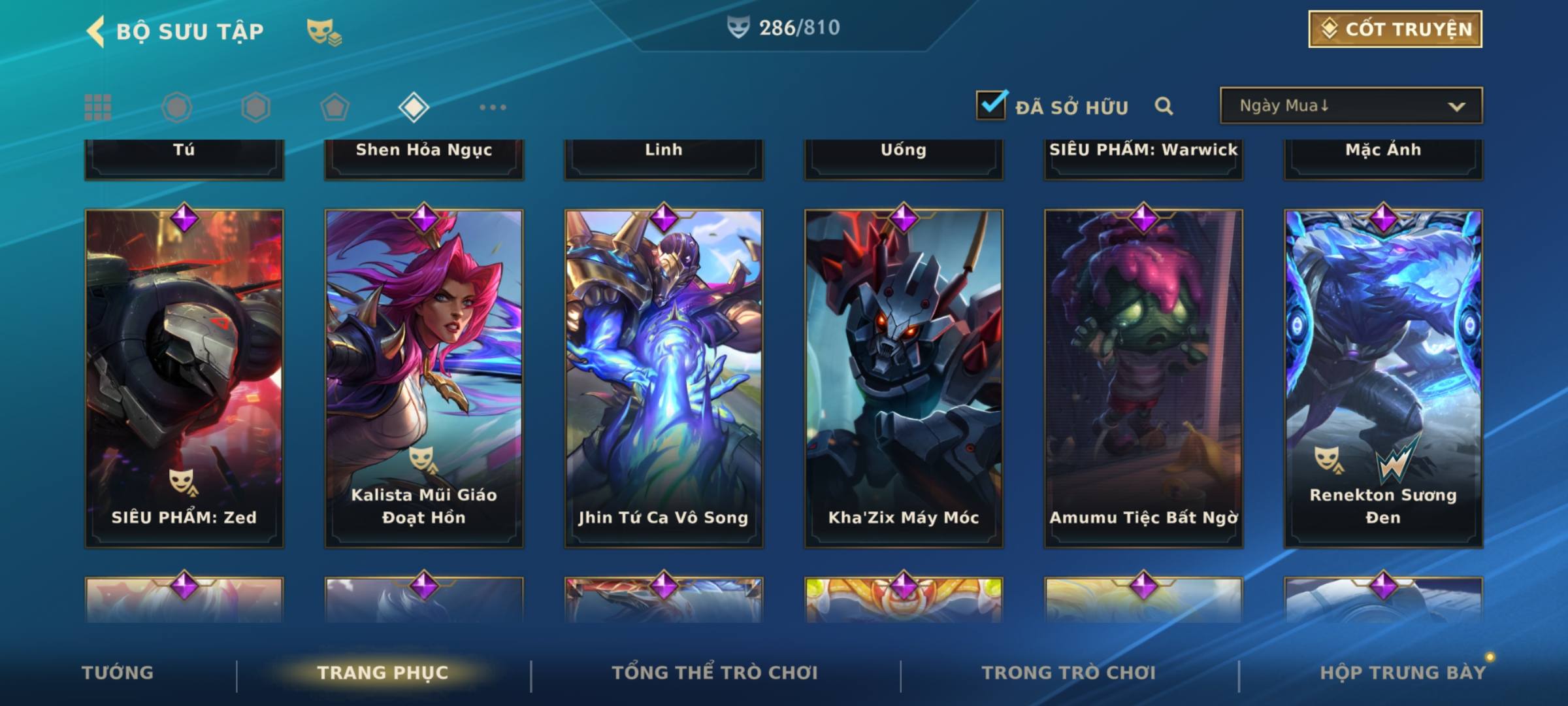Switch to Tổng Thể Trò Chơi tab

[x=715, y=673]
